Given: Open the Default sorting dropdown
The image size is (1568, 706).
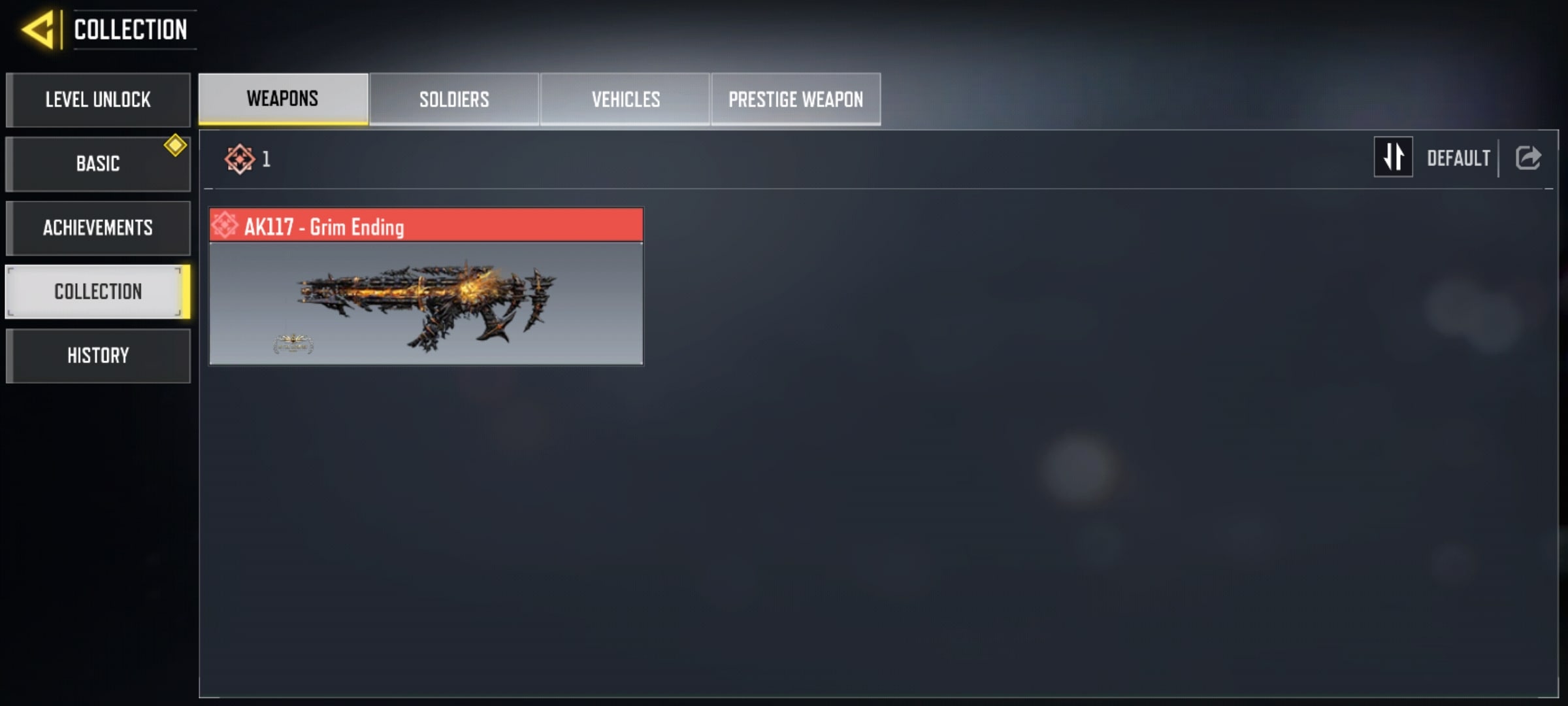Looking at the screenshot, I should pos(1458,158).
